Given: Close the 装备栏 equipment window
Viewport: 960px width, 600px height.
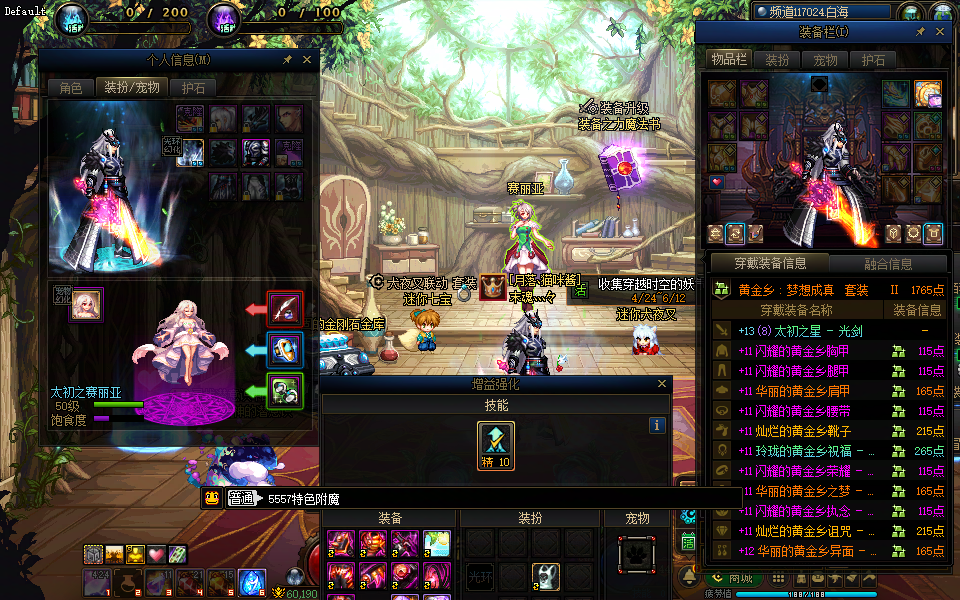Looking at the screenshot, I should pos(940,32).
